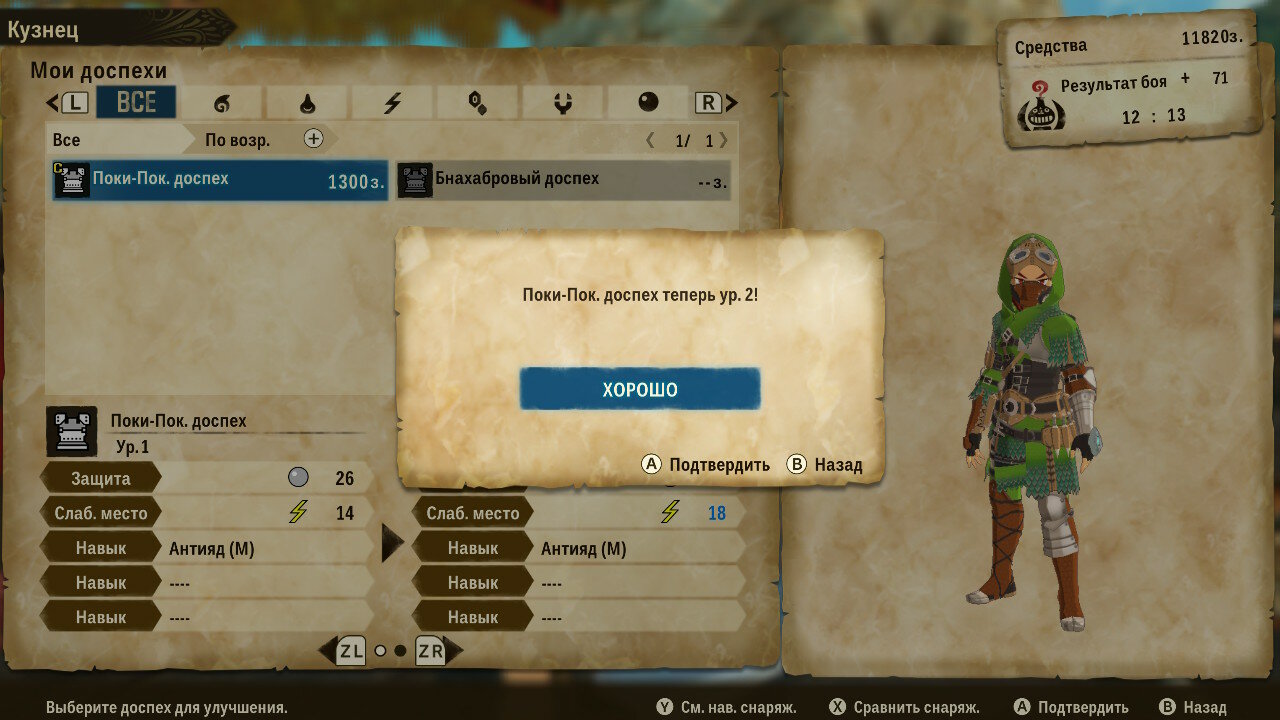Open the fire element armor tab

pyautogui.click(x=221, y=102)
